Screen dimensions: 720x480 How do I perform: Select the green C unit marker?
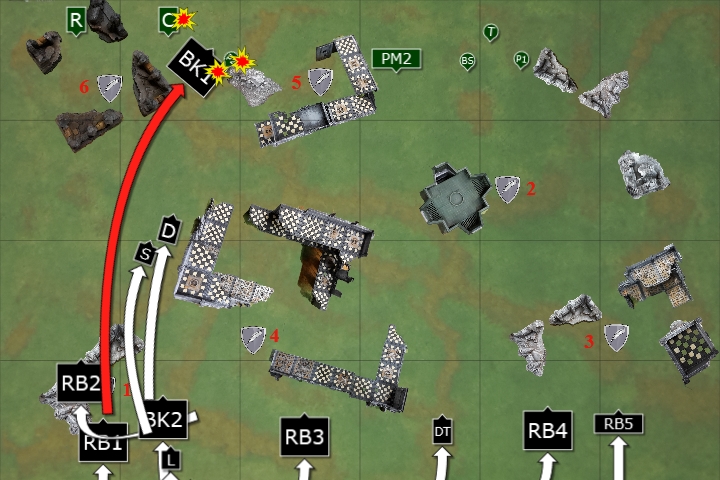point(169,18)
